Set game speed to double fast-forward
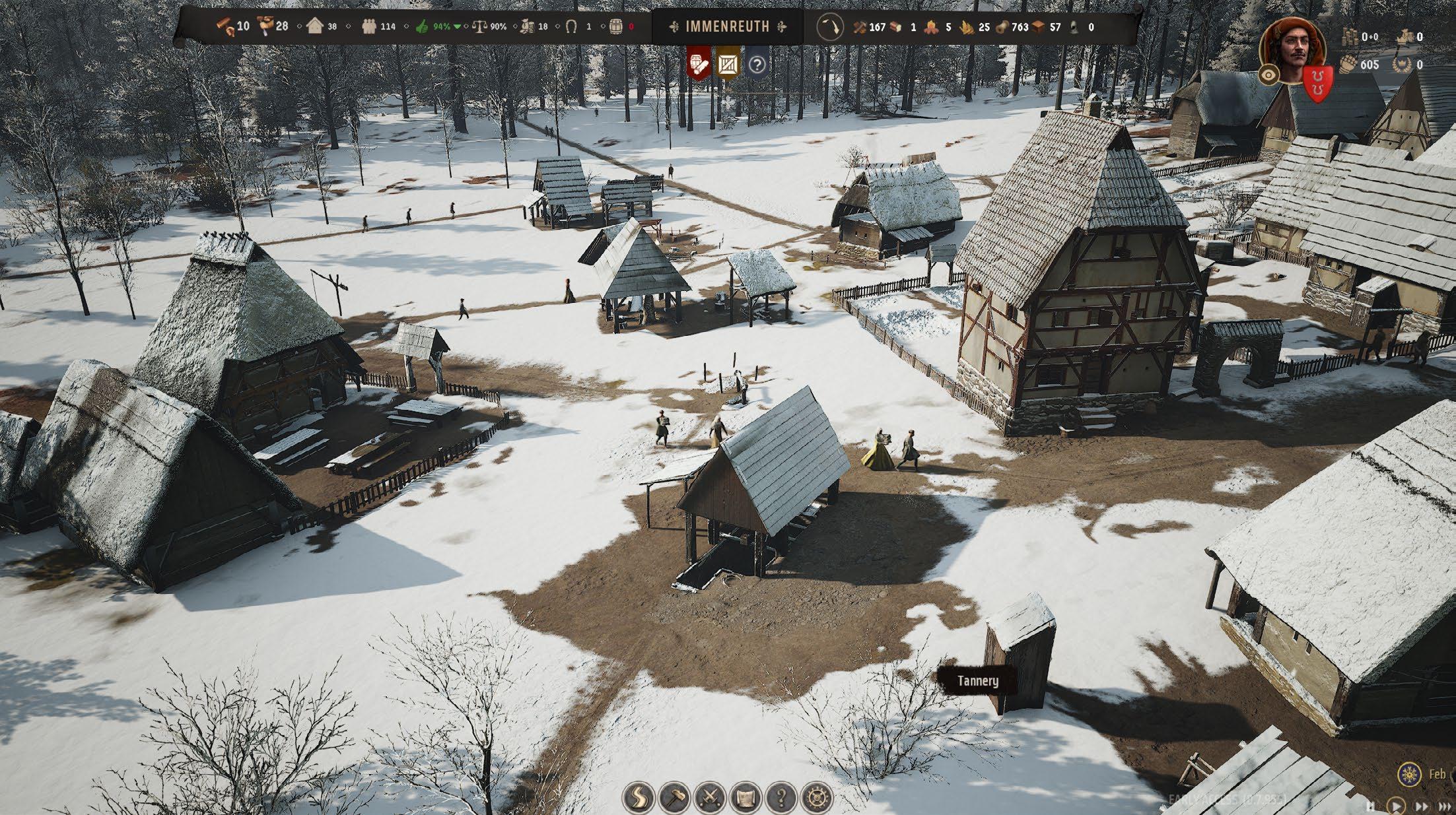The height and width of the screenshot is (815, 1456). [1422, 806]
